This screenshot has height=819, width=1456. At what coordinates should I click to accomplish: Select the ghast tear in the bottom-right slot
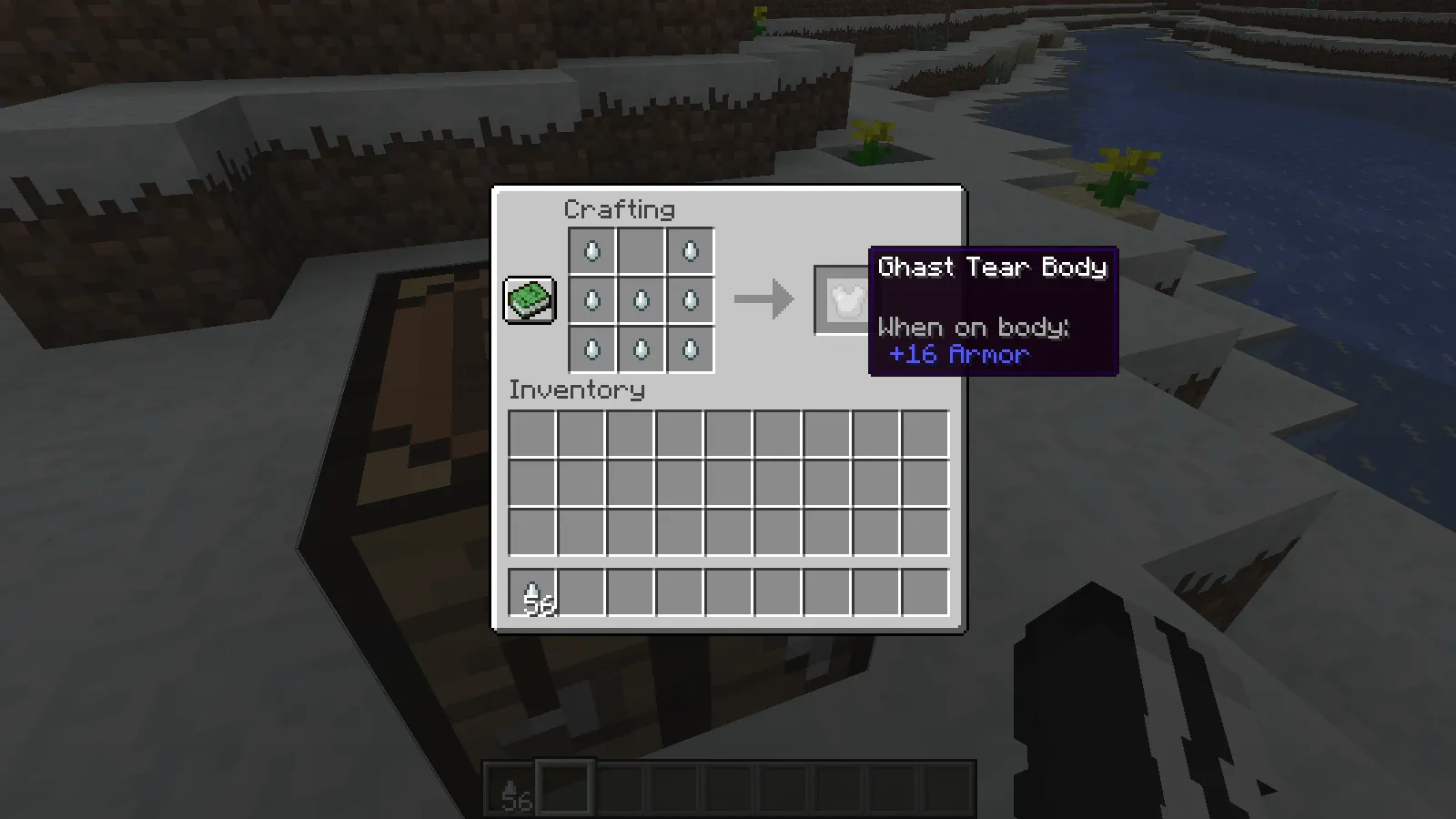[690, 349]
